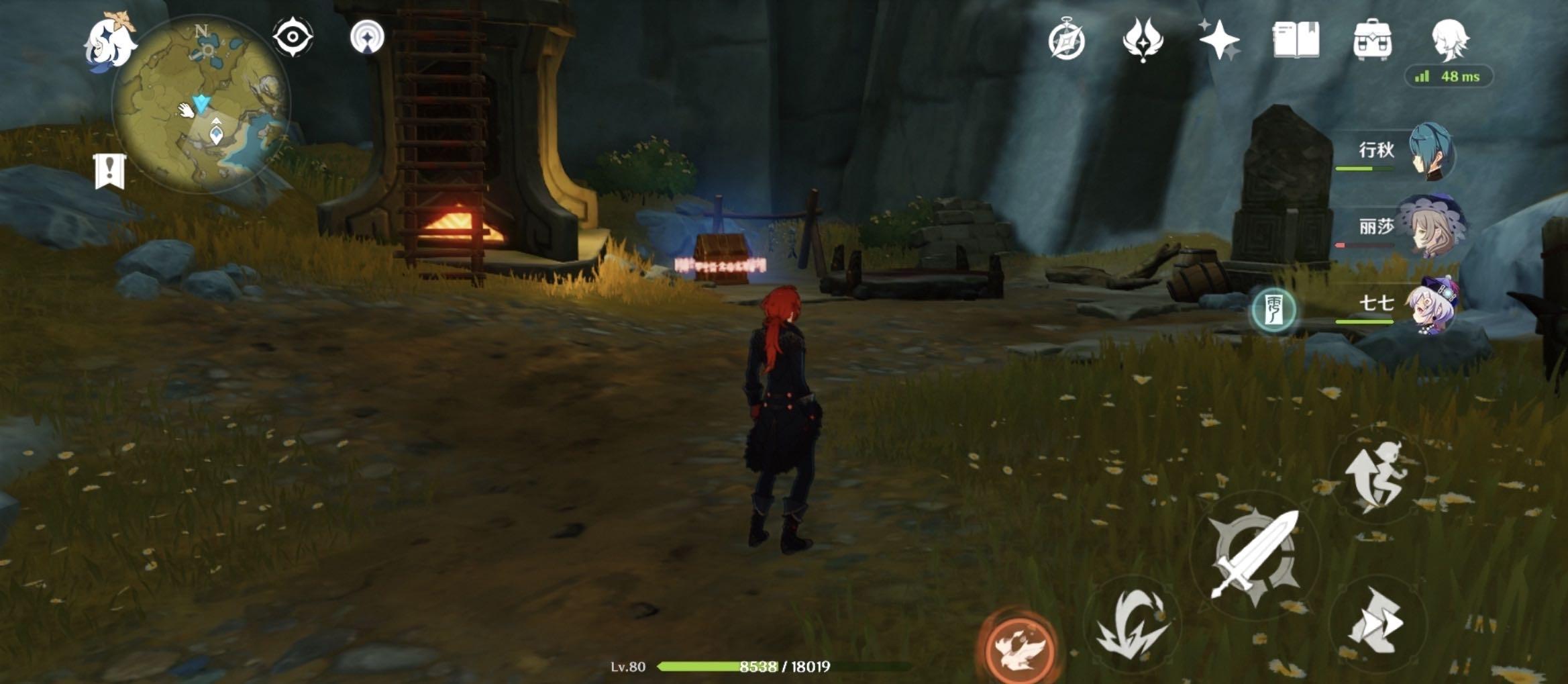Open the book icon in top bar
This screenshot has height=684, width=1568.
(x=1296, y=40)
